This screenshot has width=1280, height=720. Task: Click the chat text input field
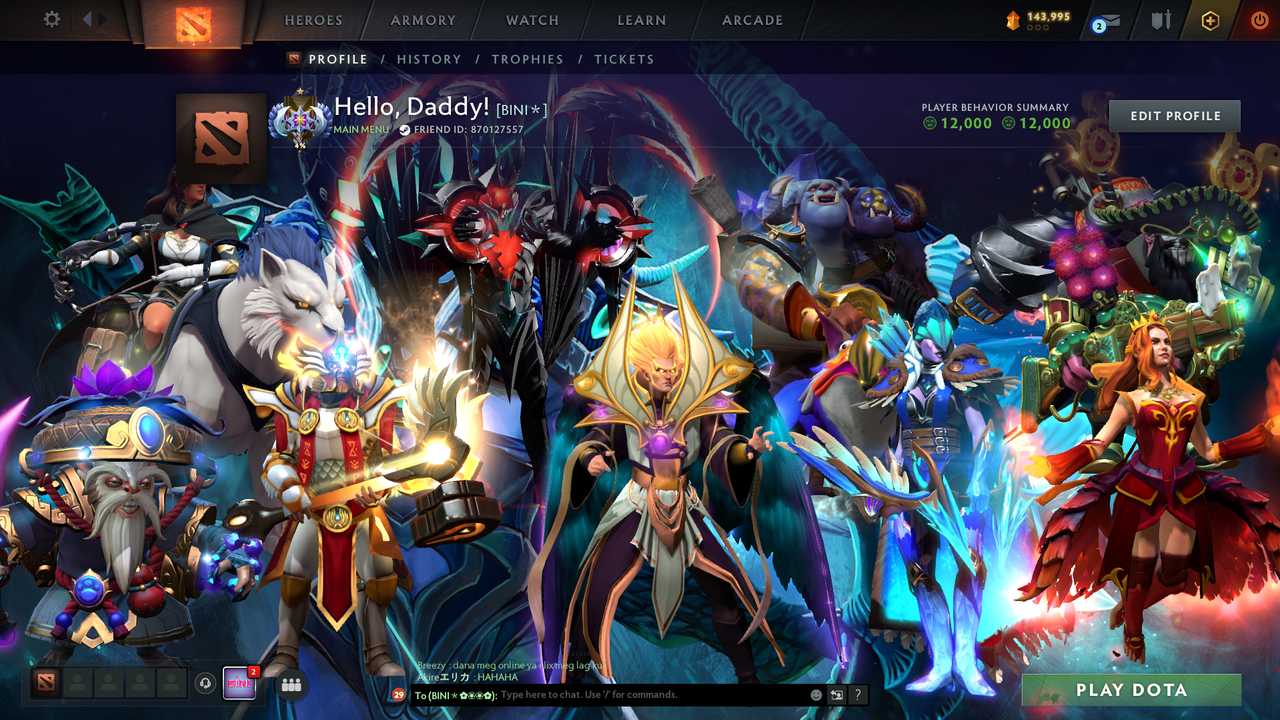tap(620, 694)
